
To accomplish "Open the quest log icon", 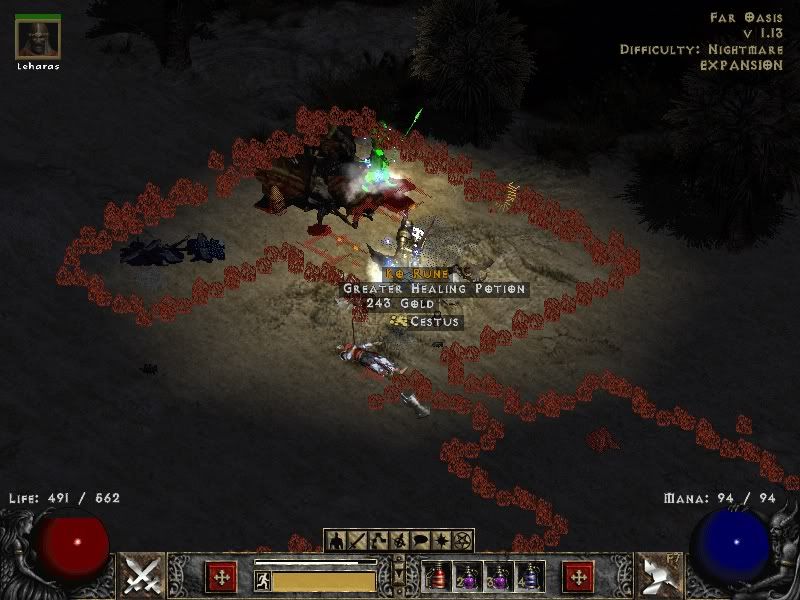I will (x=440, y=541).
